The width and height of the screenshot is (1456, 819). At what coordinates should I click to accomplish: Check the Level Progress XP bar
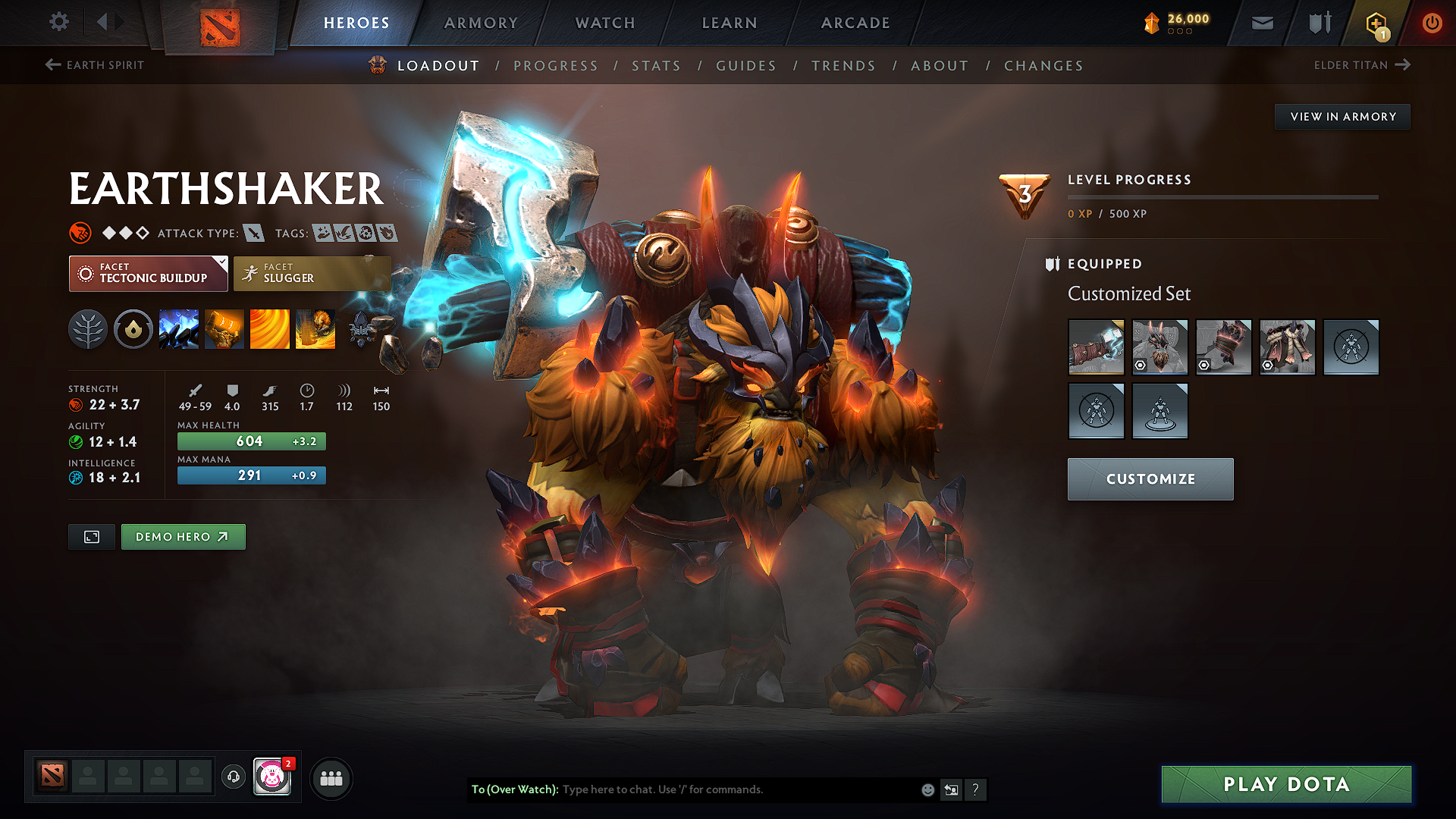pos(1223,197)
